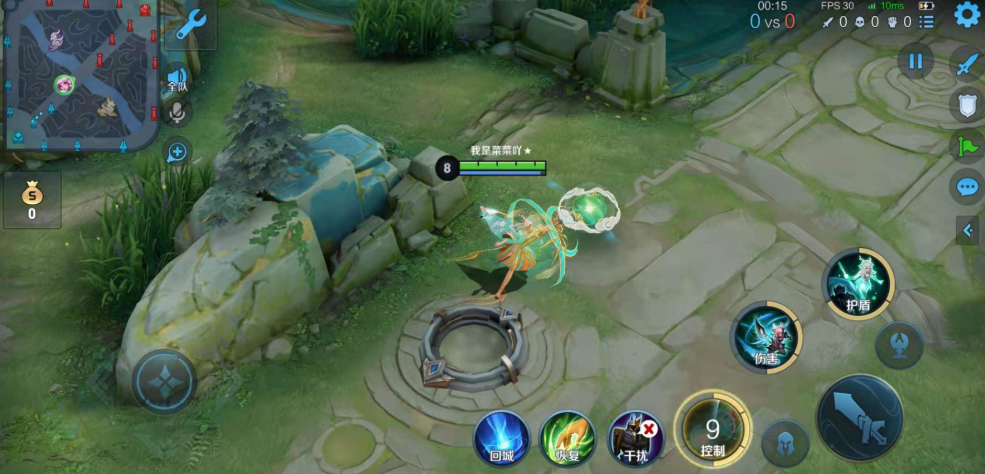The height and width of the screenshot is (474, 985).
Task: Open the minimap in the corner
Action: pos(80,75)
